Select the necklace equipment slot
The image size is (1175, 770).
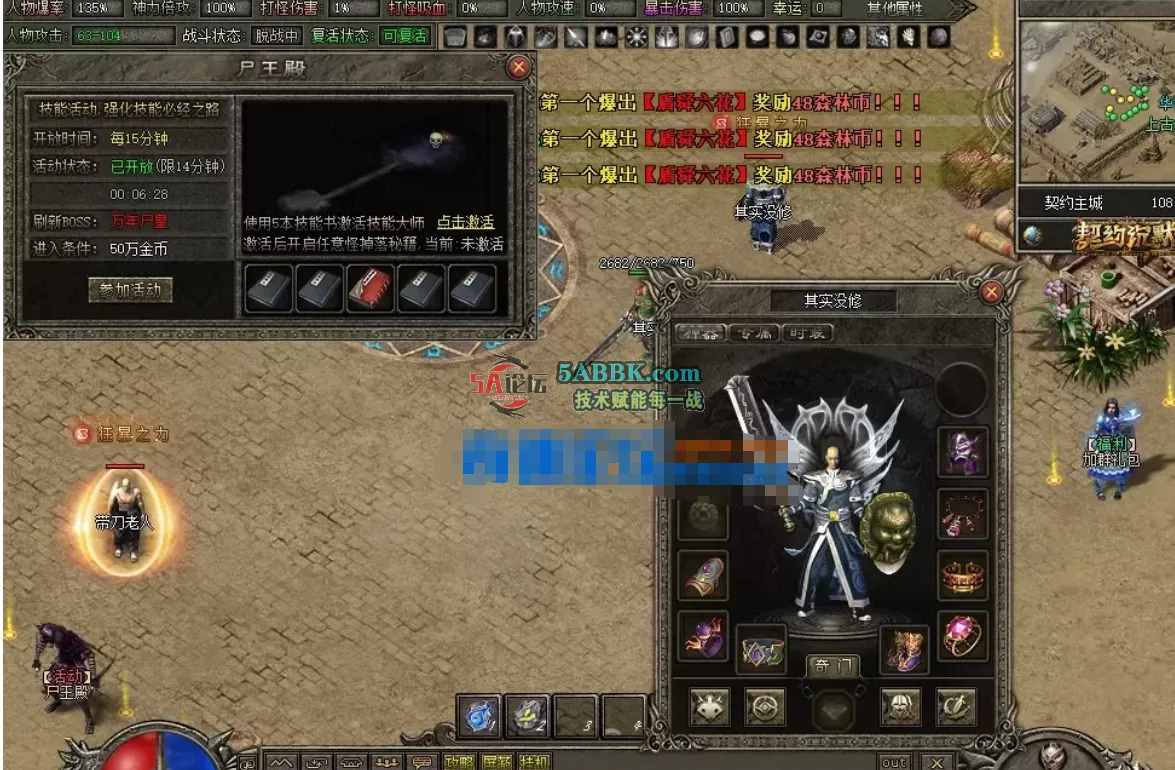pyautogui.click(x=963, y=514)
